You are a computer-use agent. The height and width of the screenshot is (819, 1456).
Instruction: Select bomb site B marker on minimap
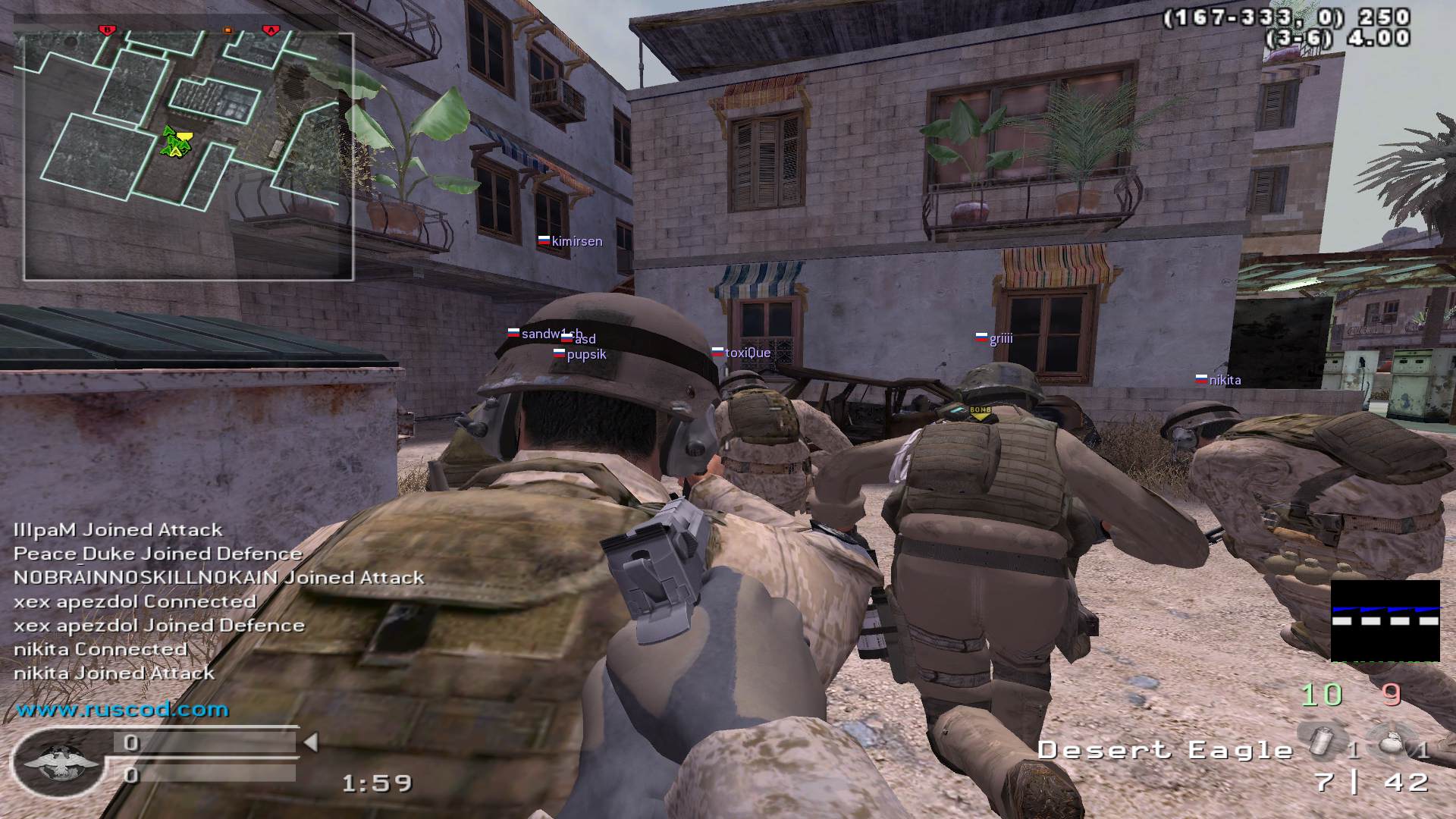(x=107, y=30)
